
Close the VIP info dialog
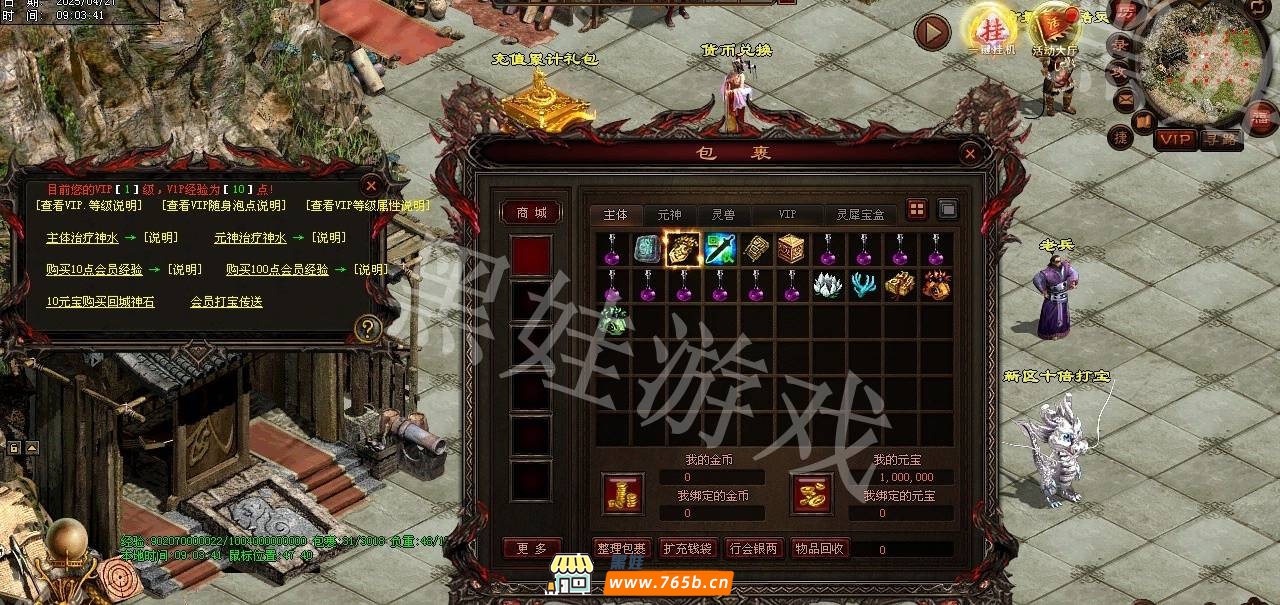[x=370, y=186]
